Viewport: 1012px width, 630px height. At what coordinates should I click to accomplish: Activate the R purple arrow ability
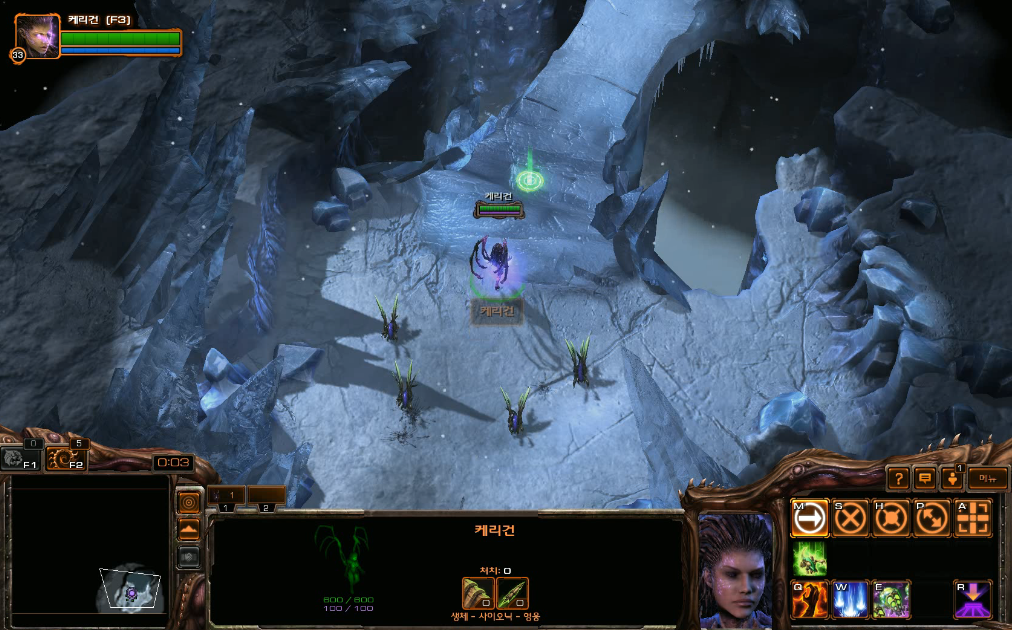tap(972, 599)
